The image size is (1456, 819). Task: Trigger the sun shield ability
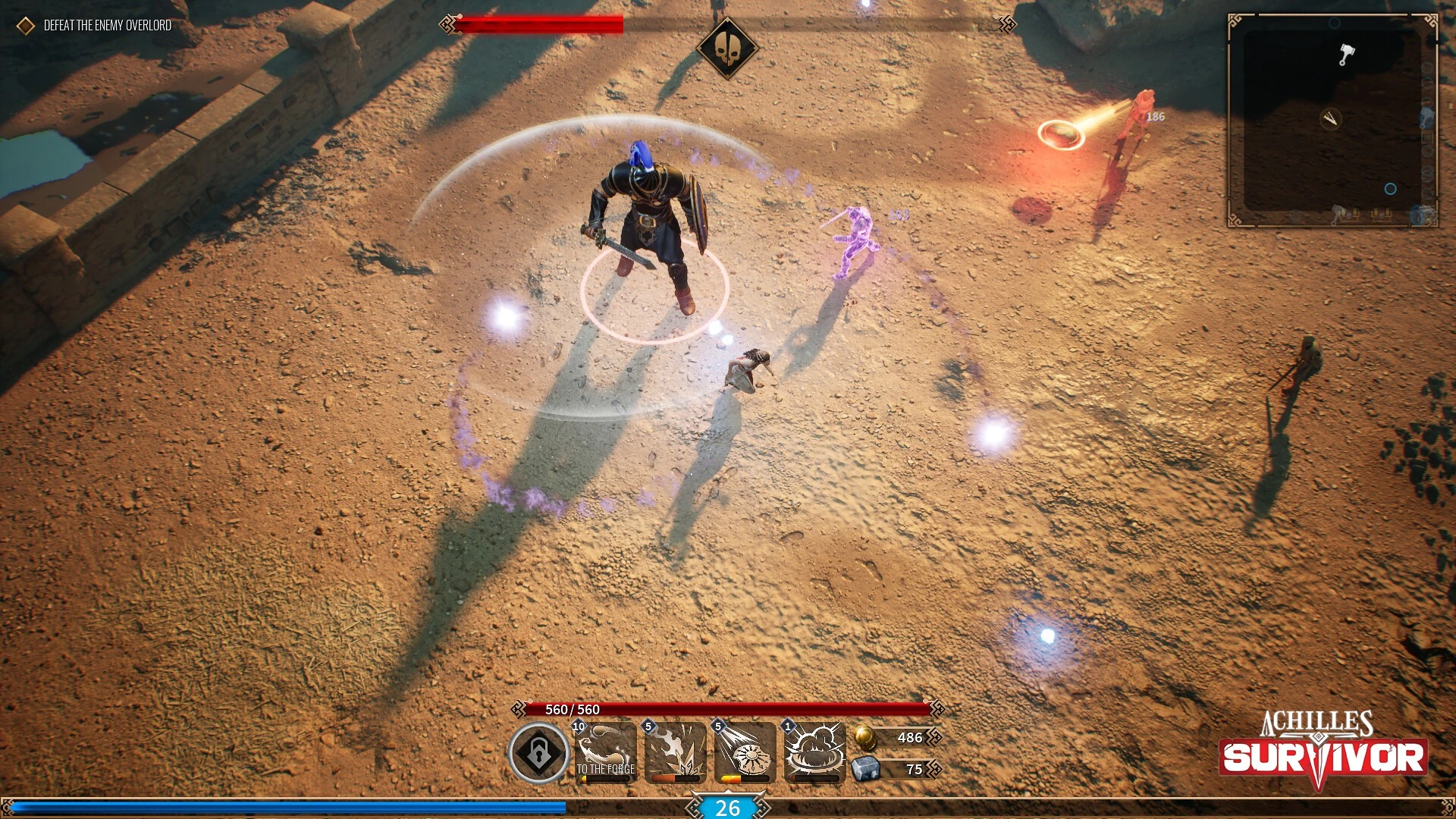[745, 752]
